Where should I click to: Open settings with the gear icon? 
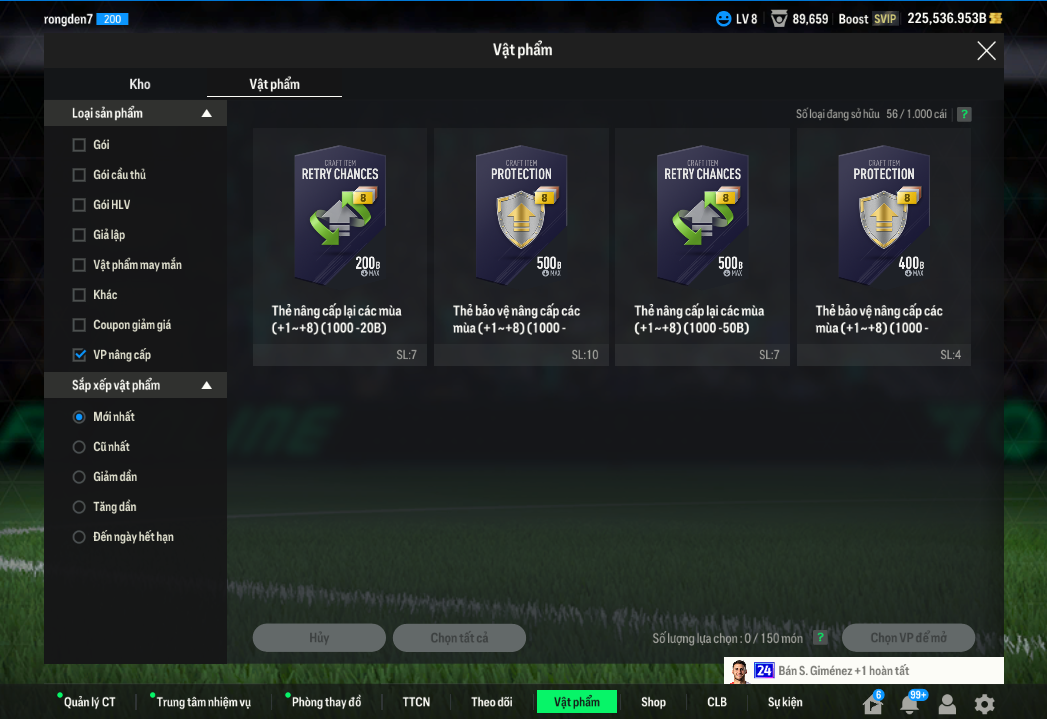tap(985, 703)
